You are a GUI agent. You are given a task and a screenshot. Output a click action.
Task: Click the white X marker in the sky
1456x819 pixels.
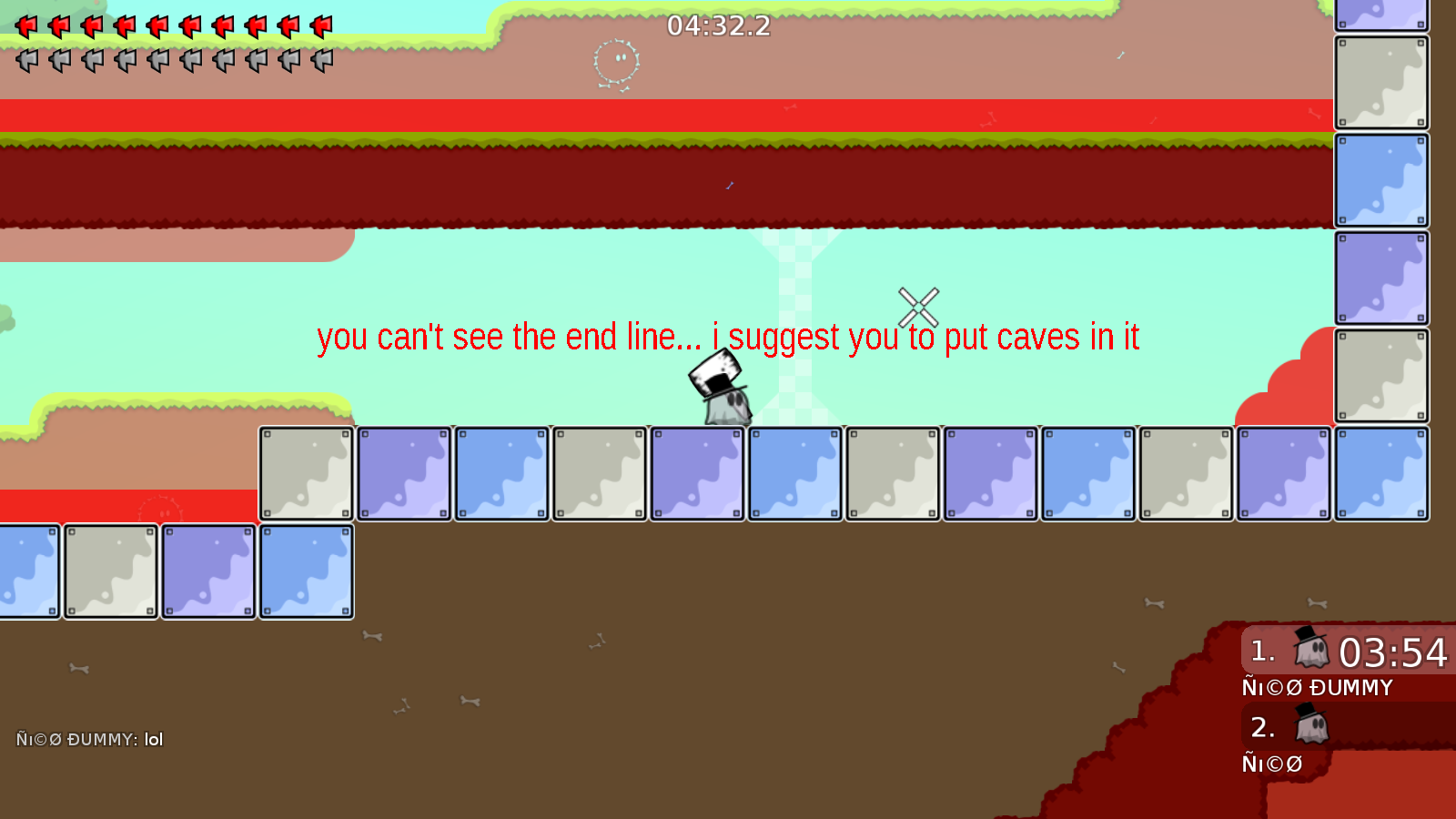click(x=918, y=307)
